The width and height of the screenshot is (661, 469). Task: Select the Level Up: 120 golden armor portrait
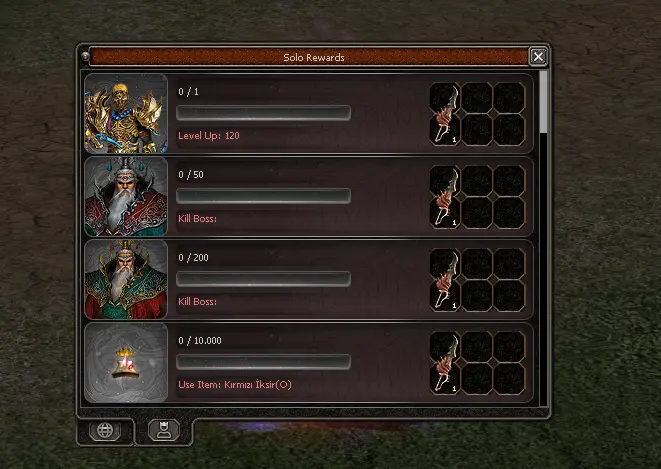pyautogui.click(x=125, y=113)
